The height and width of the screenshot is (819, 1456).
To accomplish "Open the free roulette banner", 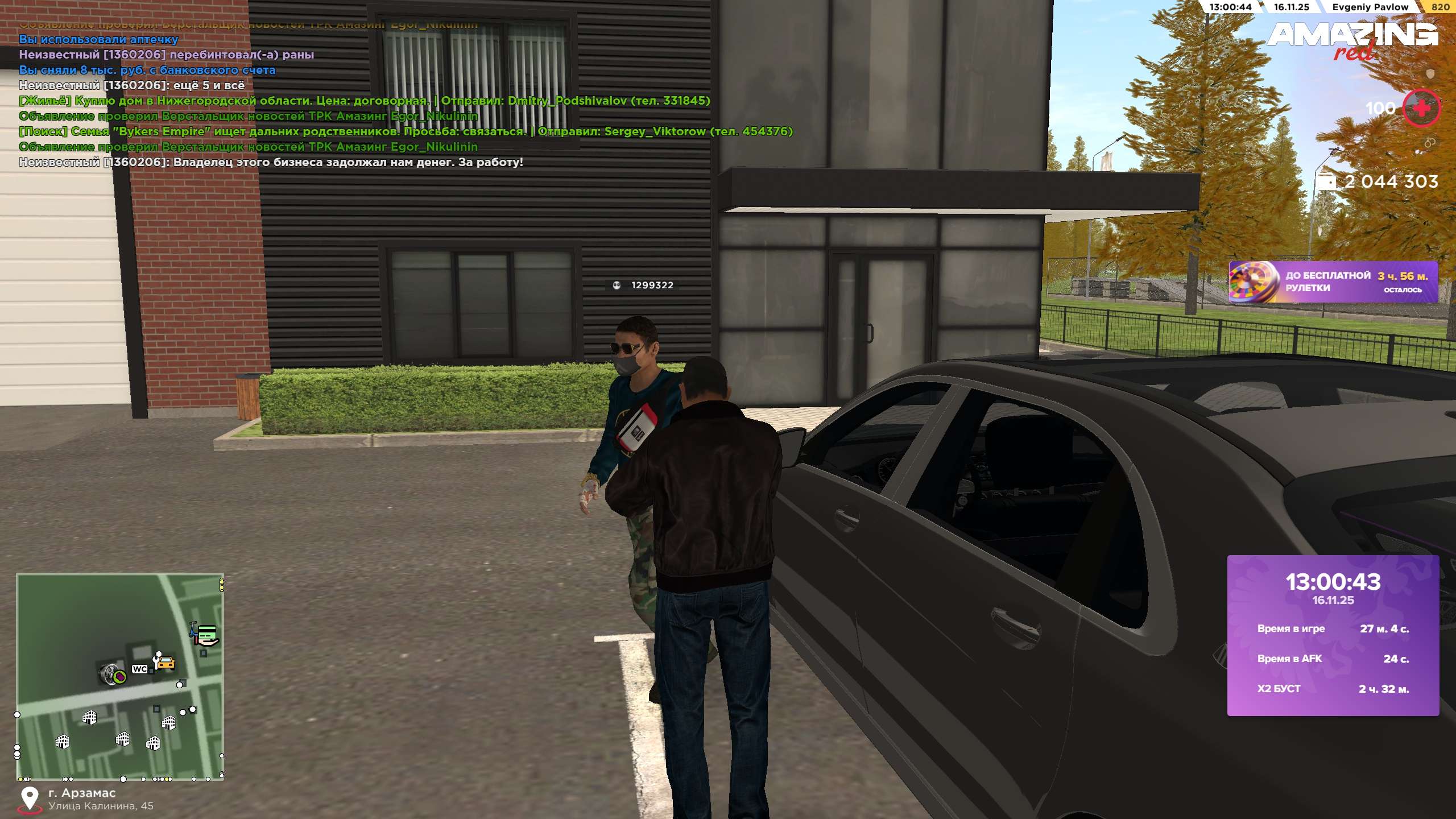I will [x=1333, y=282].
